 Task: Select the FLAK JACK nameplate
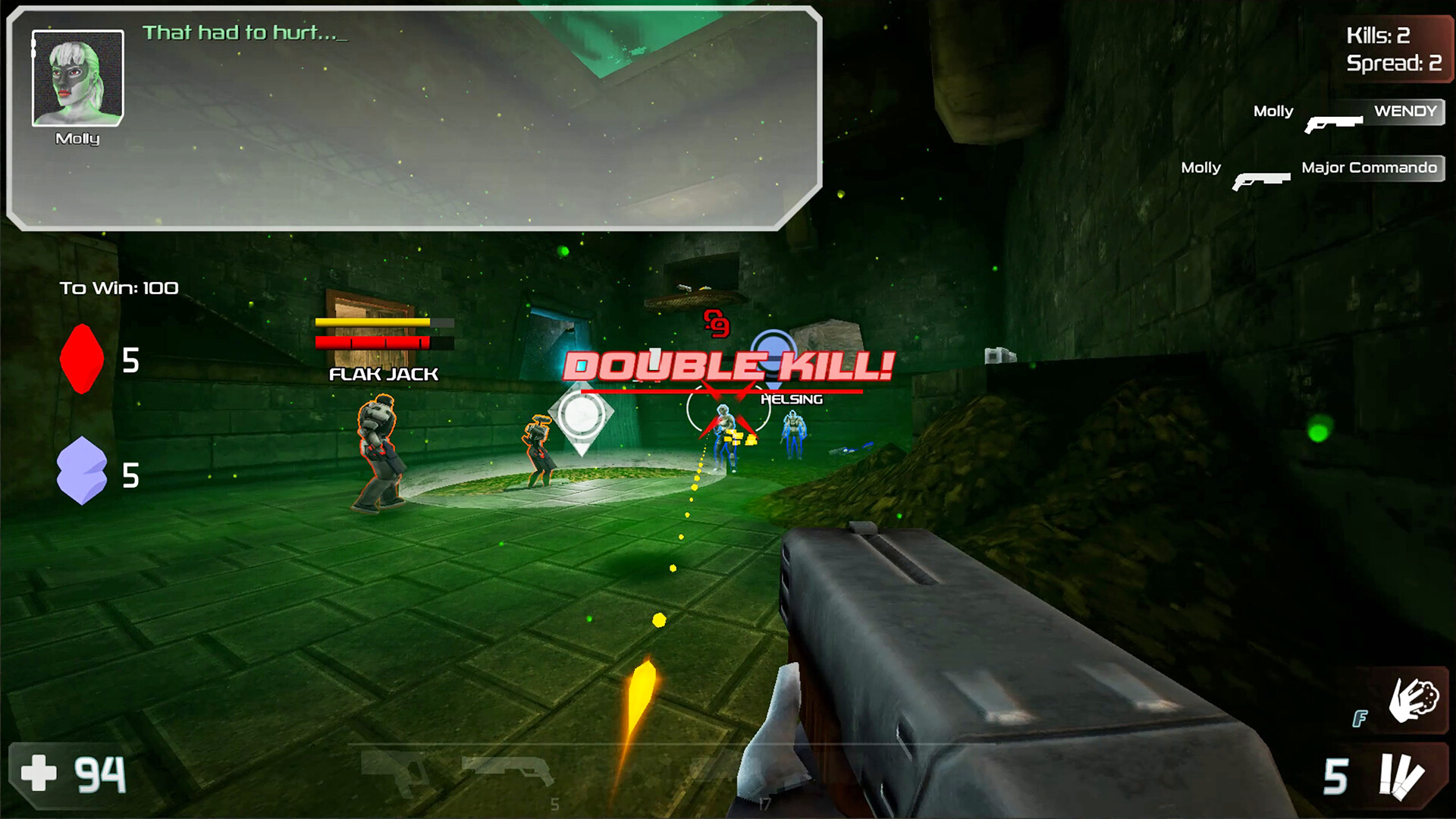(382, 373)
